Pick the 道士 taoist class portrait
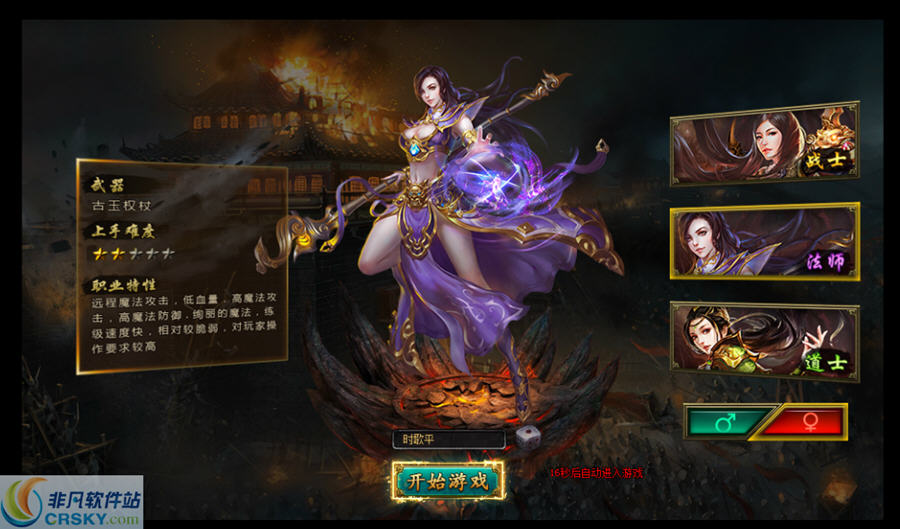The image size is (900, 529). point(764,340)
